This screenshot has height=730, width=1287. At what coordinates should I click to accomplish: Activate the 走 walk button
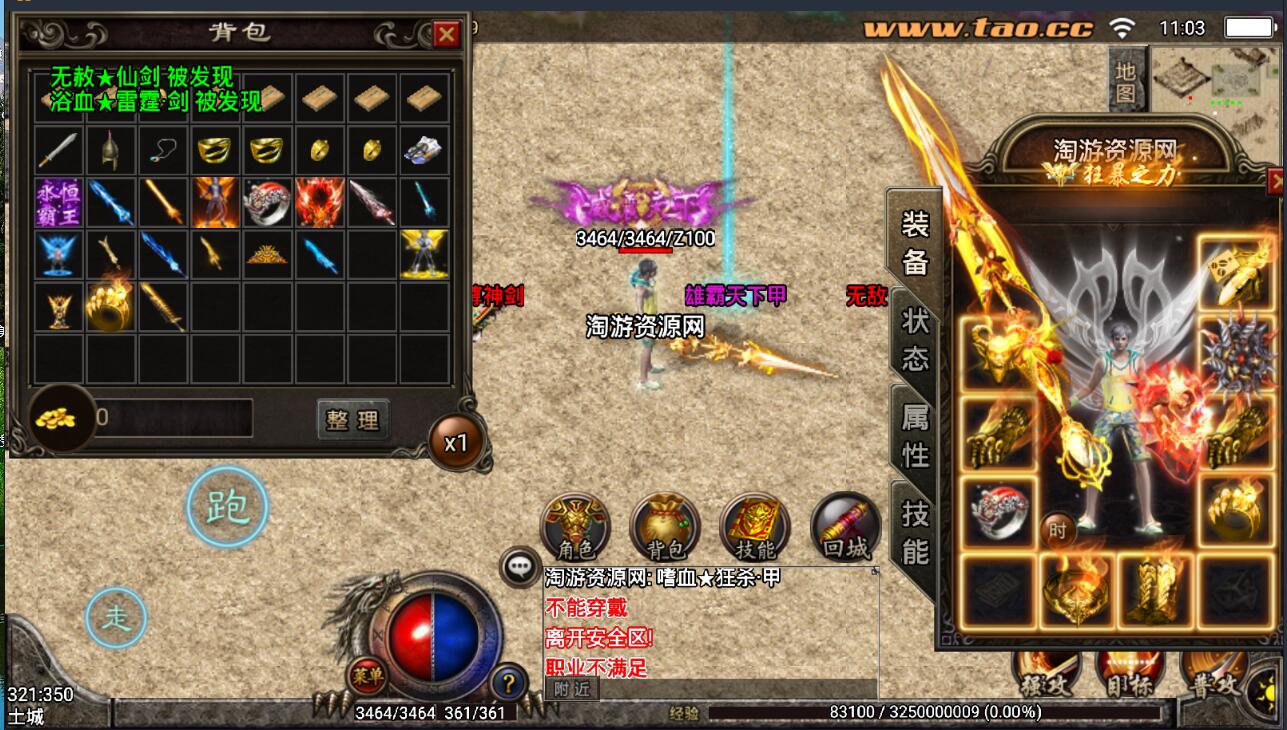[117, 618]
